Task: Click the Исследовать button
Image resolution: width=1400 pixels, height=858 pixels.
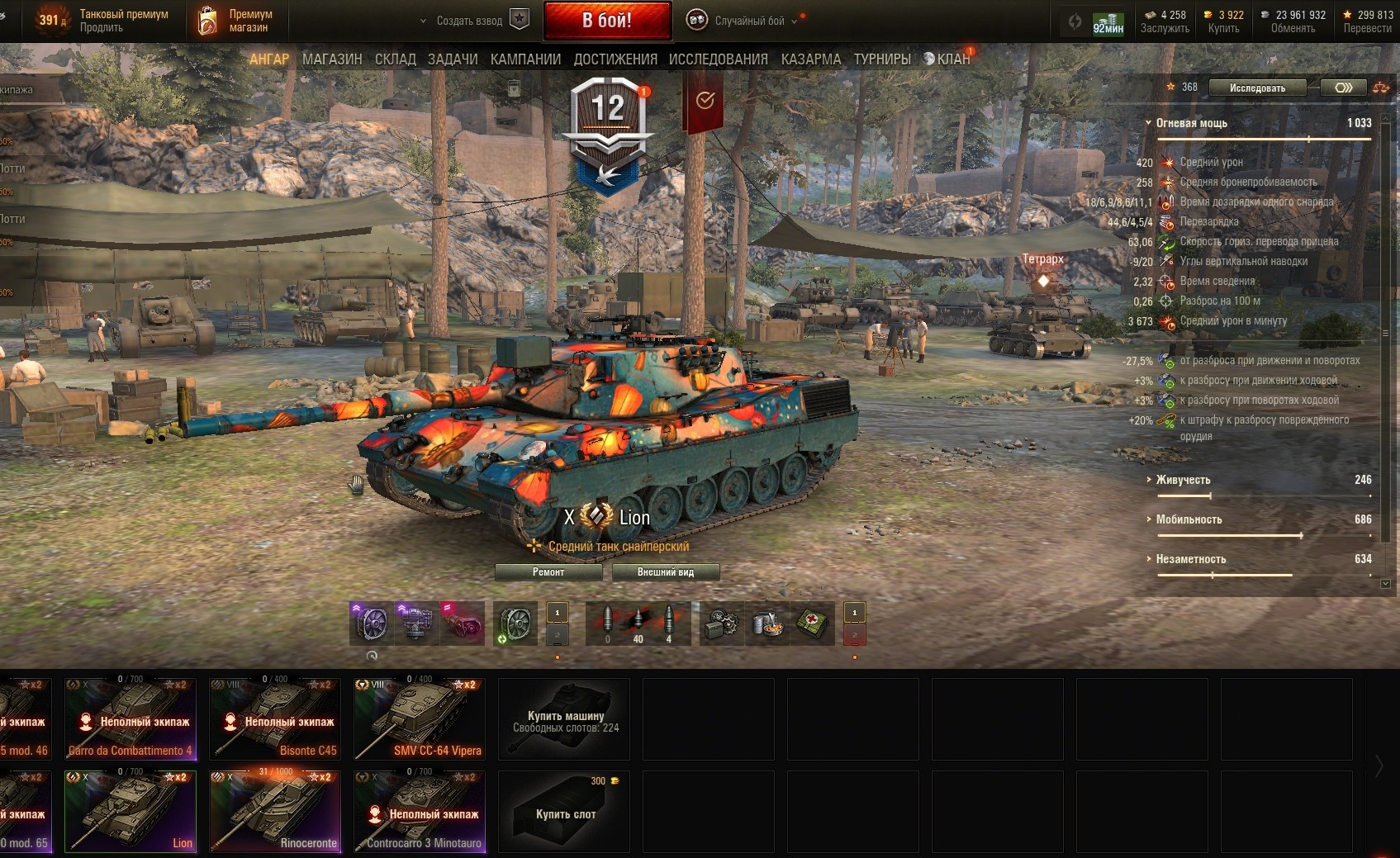Action: click(x=1257, y=88)
